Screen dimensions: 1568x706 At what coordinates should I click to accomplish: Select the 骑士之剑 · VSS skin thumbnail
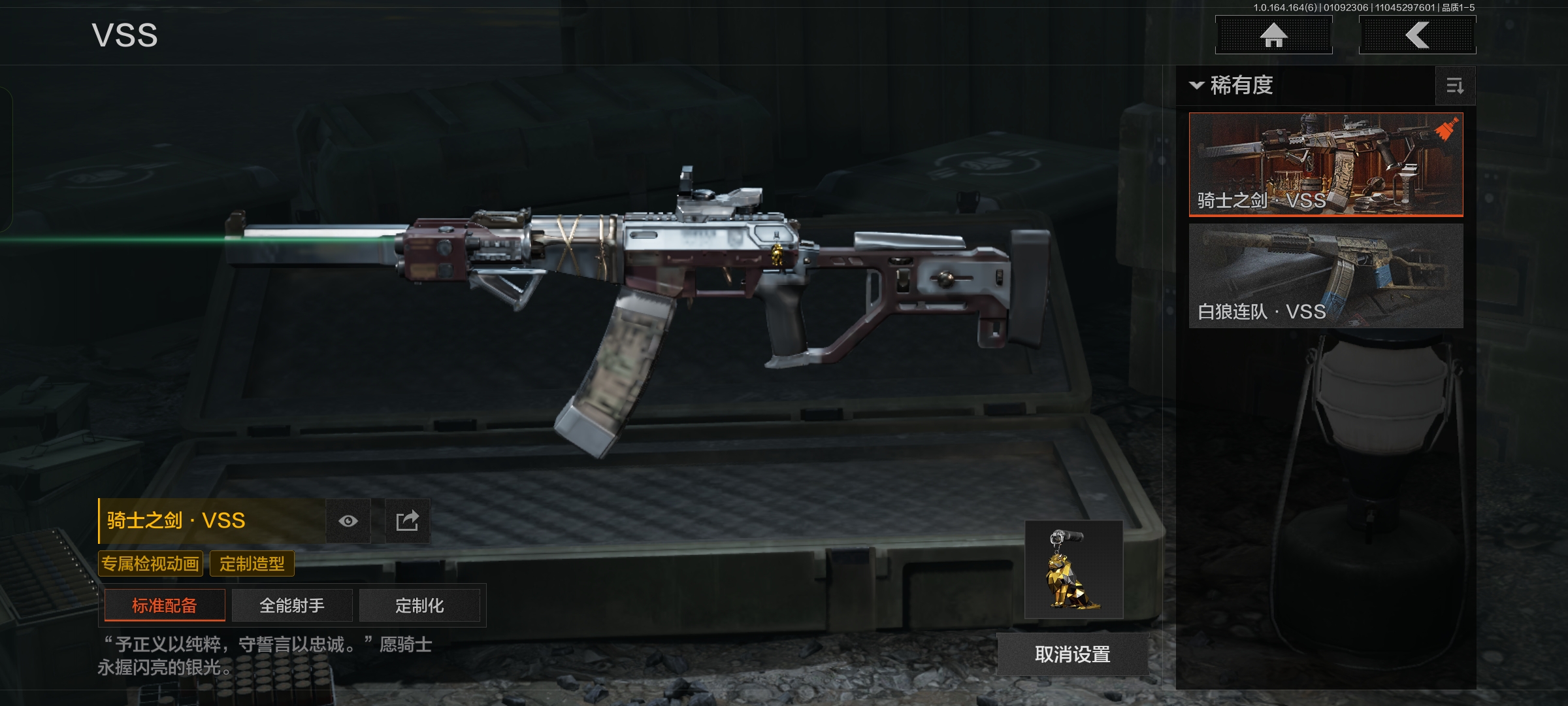[x=1326, y=164]
